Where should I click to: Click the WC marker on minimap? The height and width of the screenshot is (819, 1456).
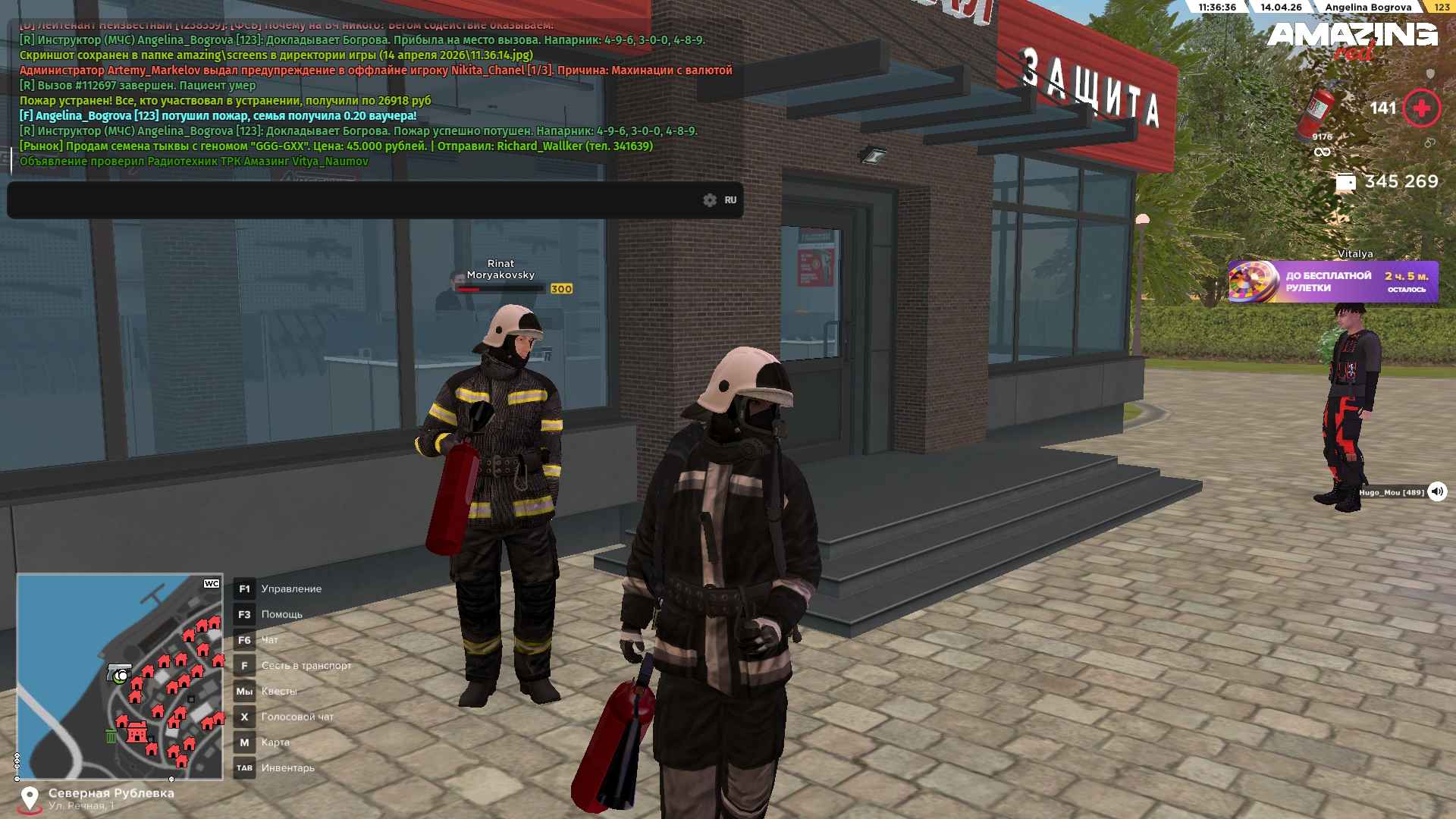pyautogui.click(x=212, y=584)
